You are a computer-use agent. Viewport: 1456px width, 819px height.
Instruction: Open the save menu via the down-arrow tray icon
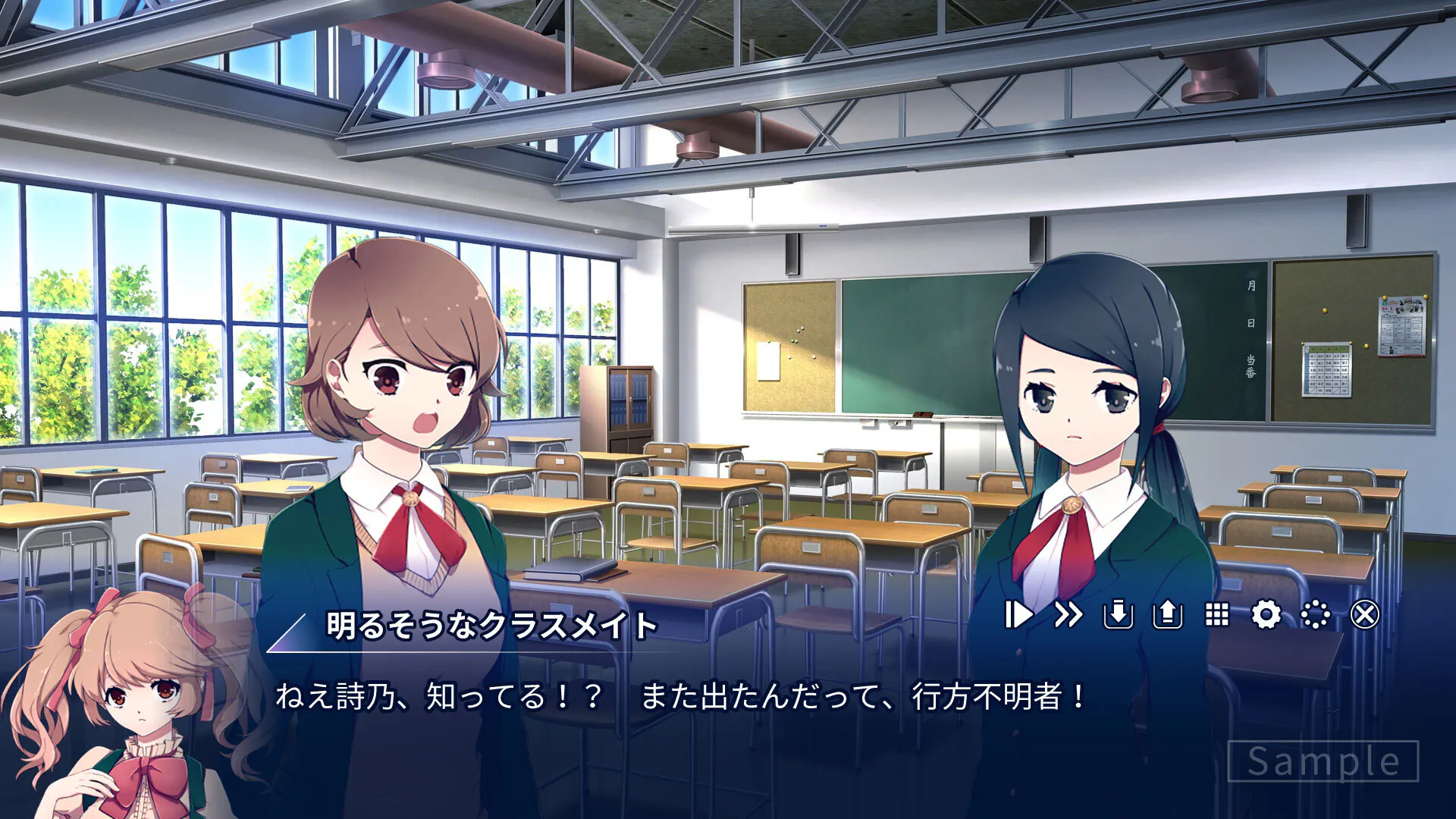pyautogui.click(x=1118, y=615)
